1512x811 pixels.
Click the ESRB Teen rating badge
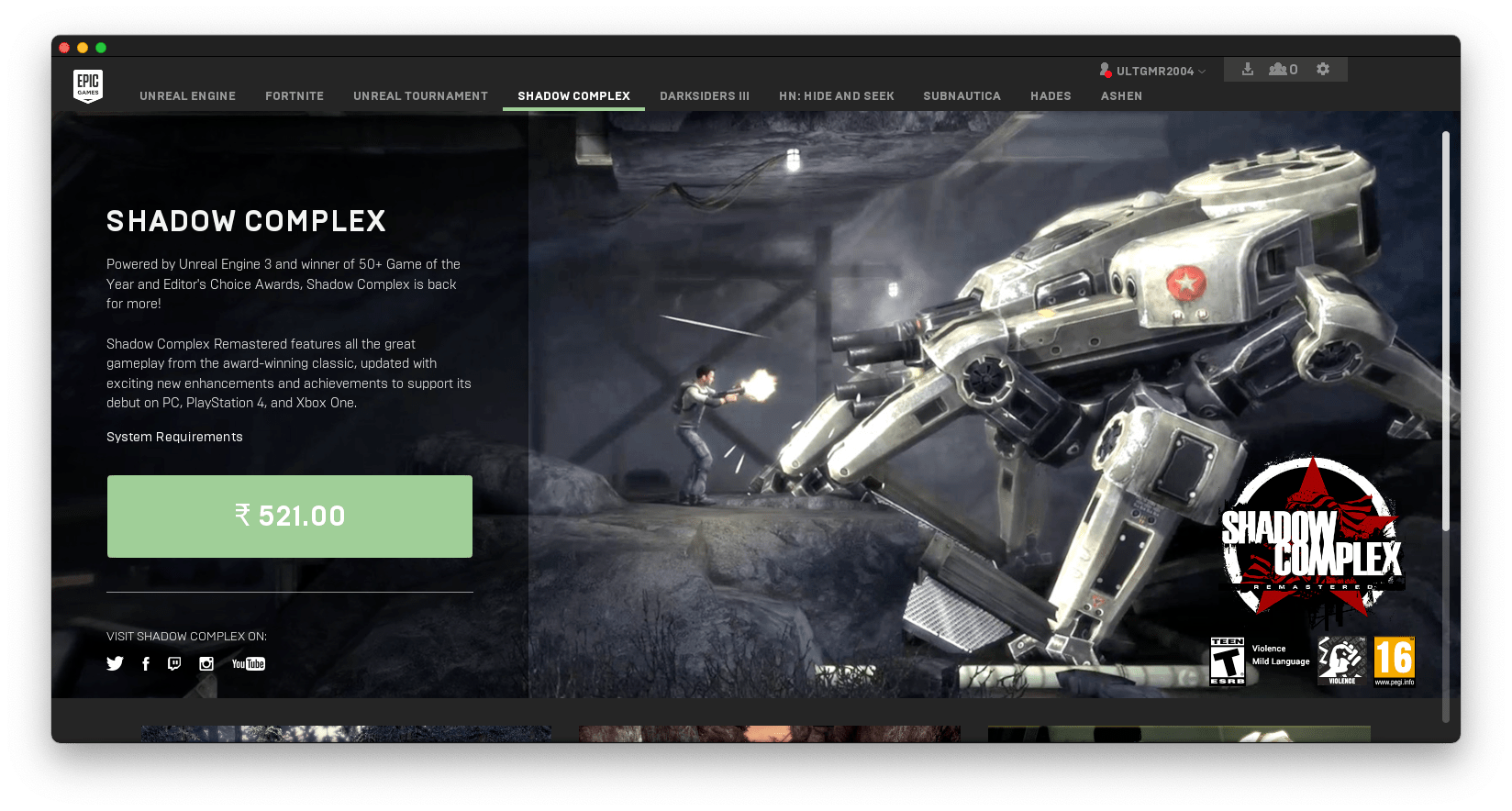coord(1227,659)
